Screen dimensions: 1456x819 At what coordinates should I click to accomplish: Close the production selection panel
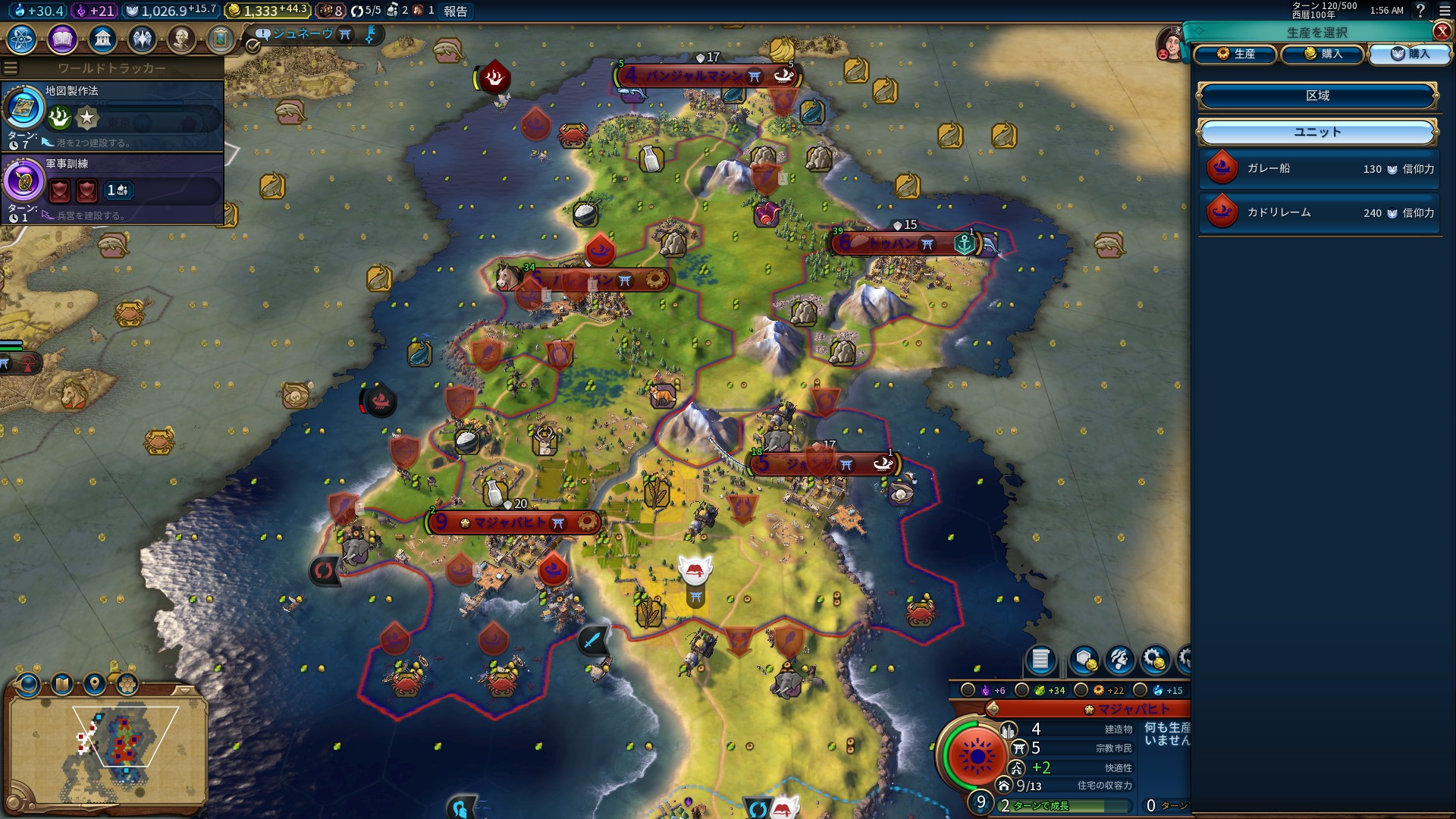pyautogui.click(x=1442, y=31)
